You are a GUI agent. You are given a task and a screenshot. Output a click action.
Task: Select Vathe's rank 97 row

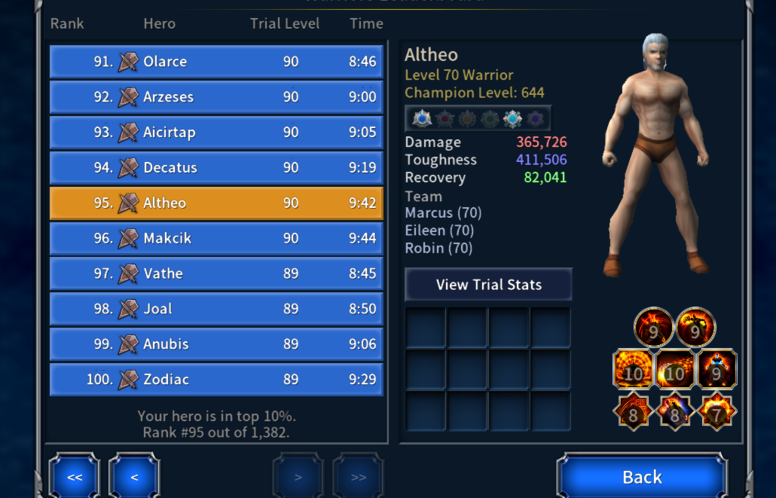(216, 273)
